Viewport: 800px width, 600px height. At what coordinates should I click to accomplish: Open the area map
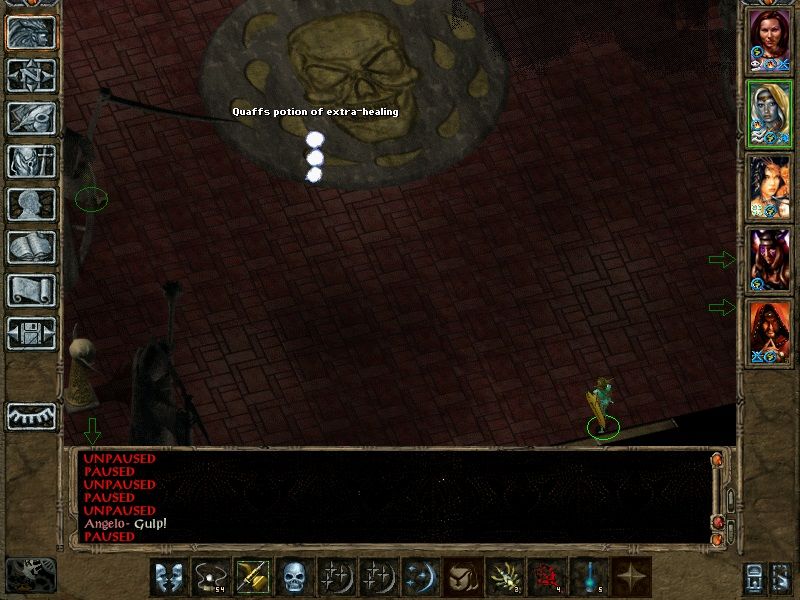tap(32, 75)
